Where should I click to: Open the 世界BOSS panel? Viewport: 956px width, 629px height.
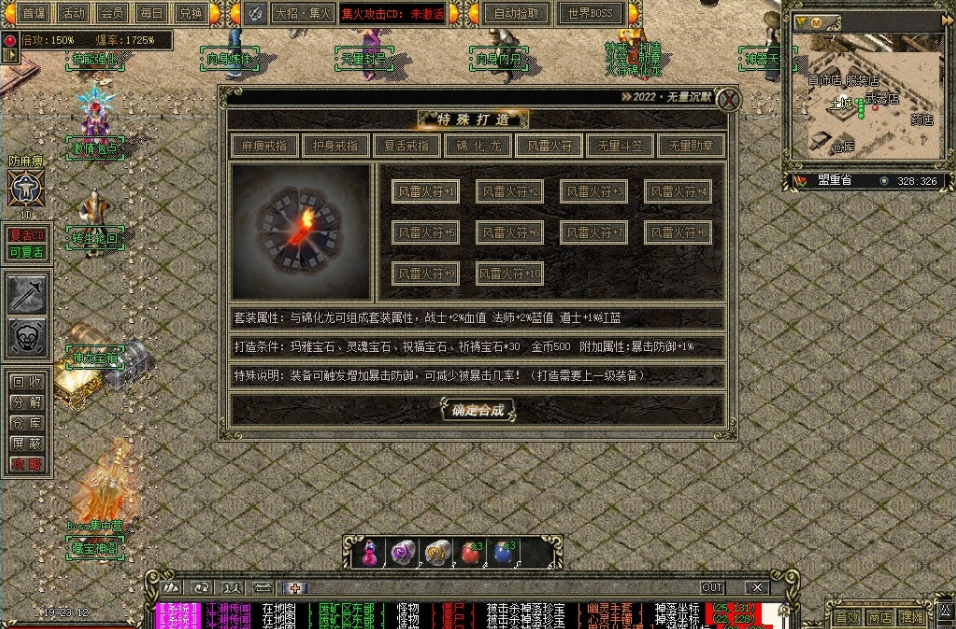click(590, 13)
